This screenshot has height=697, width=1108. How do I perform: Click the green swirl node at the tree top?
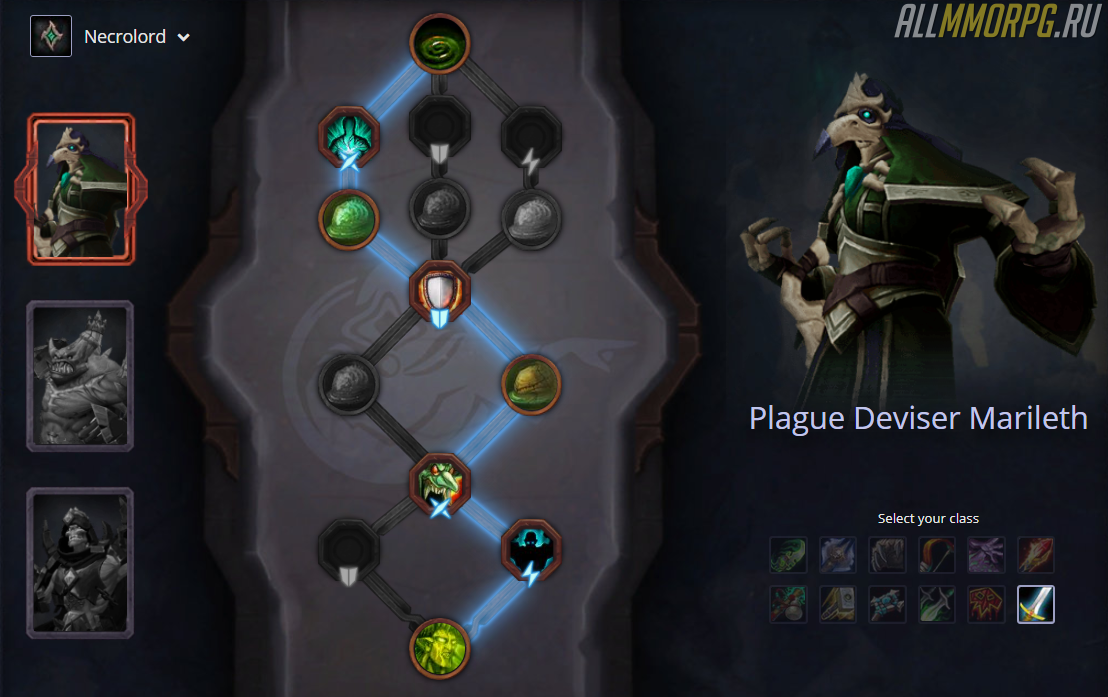[440, 44]
